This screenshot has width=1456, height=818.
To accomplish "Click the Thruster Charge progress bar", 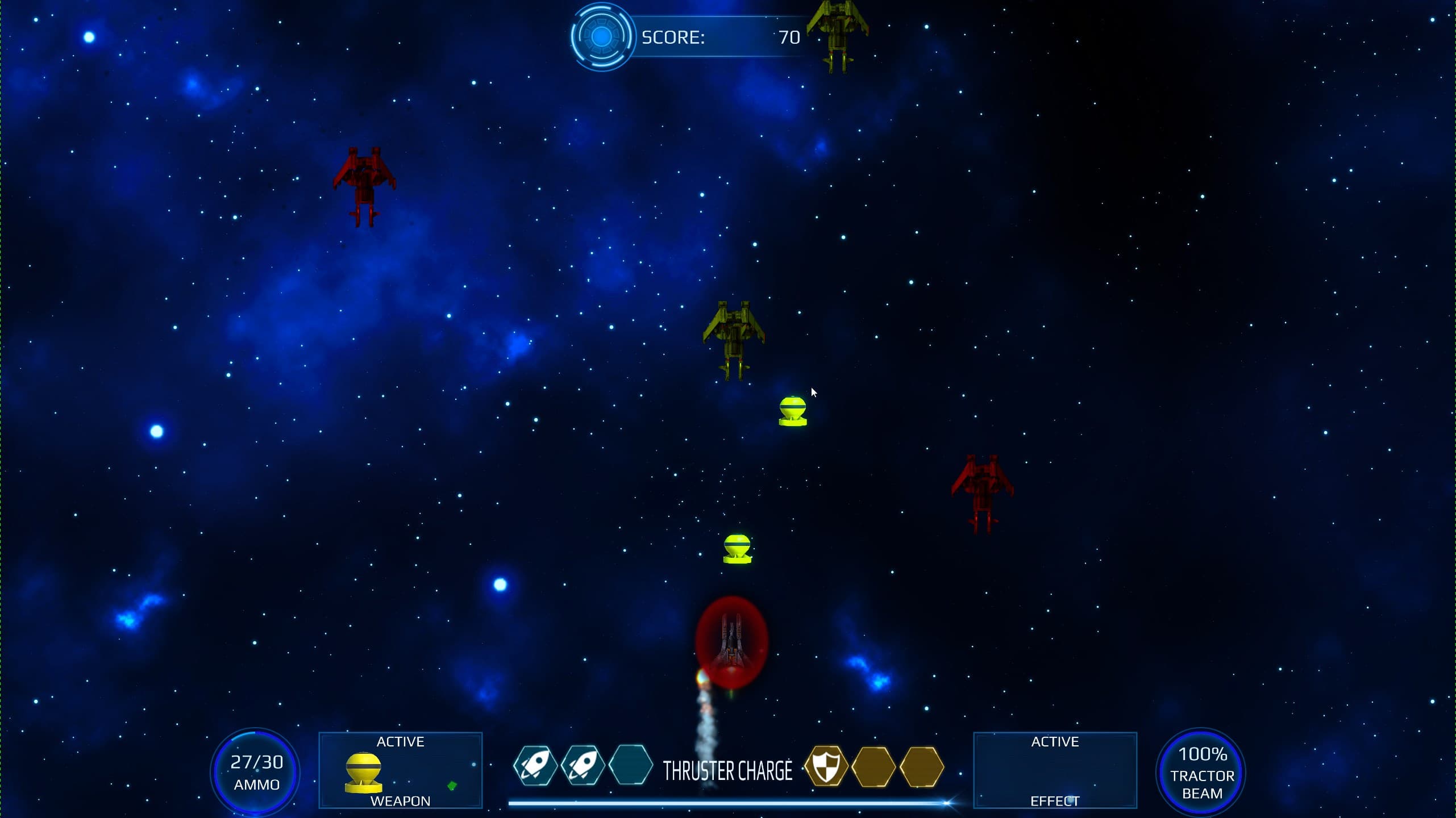I will [729, 803].
